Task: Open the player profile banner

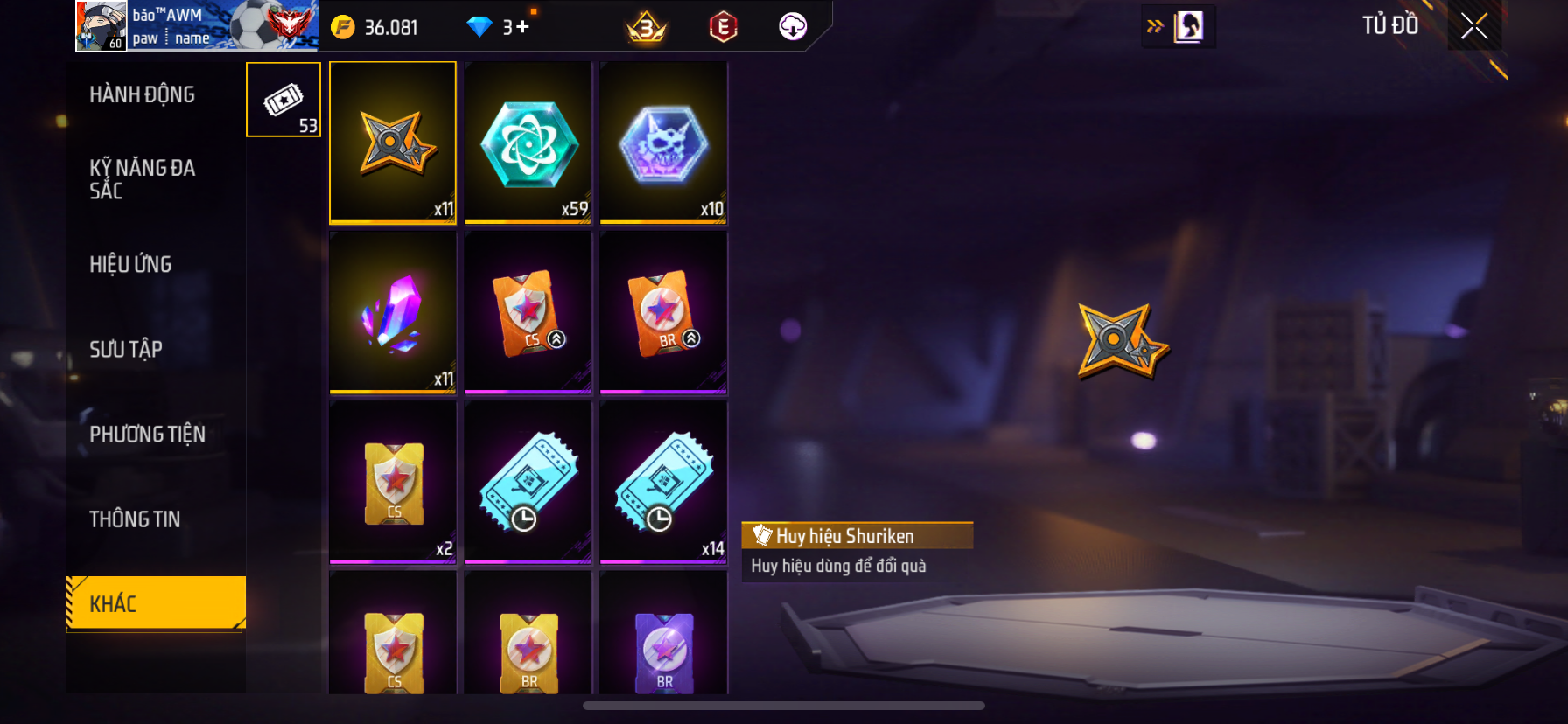Action: (196, 26)
